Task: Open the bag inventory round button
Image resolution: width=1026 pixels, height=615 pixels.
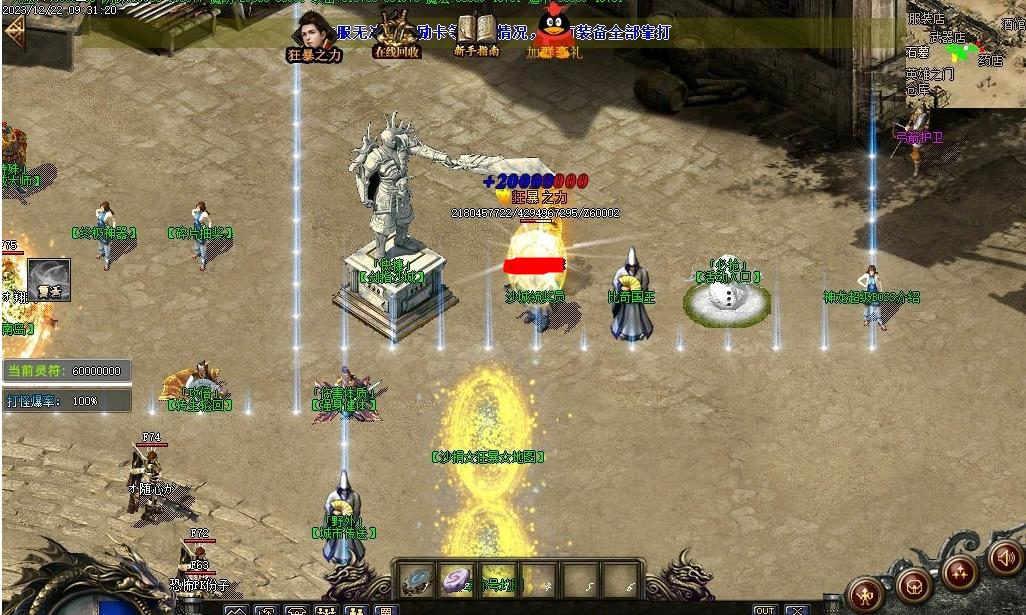Action: click(914, 584)
